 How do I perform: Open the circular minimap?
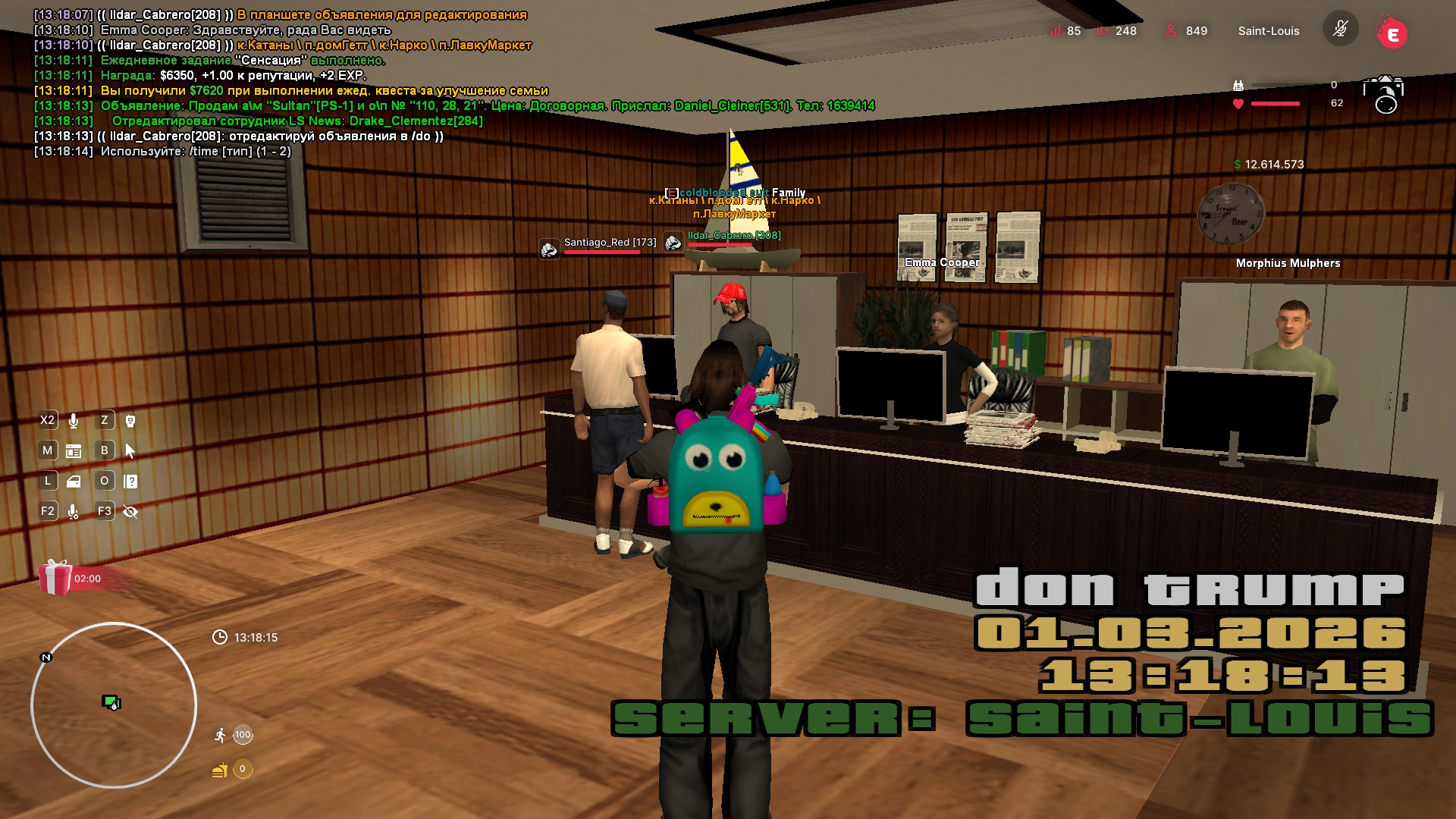114,705
